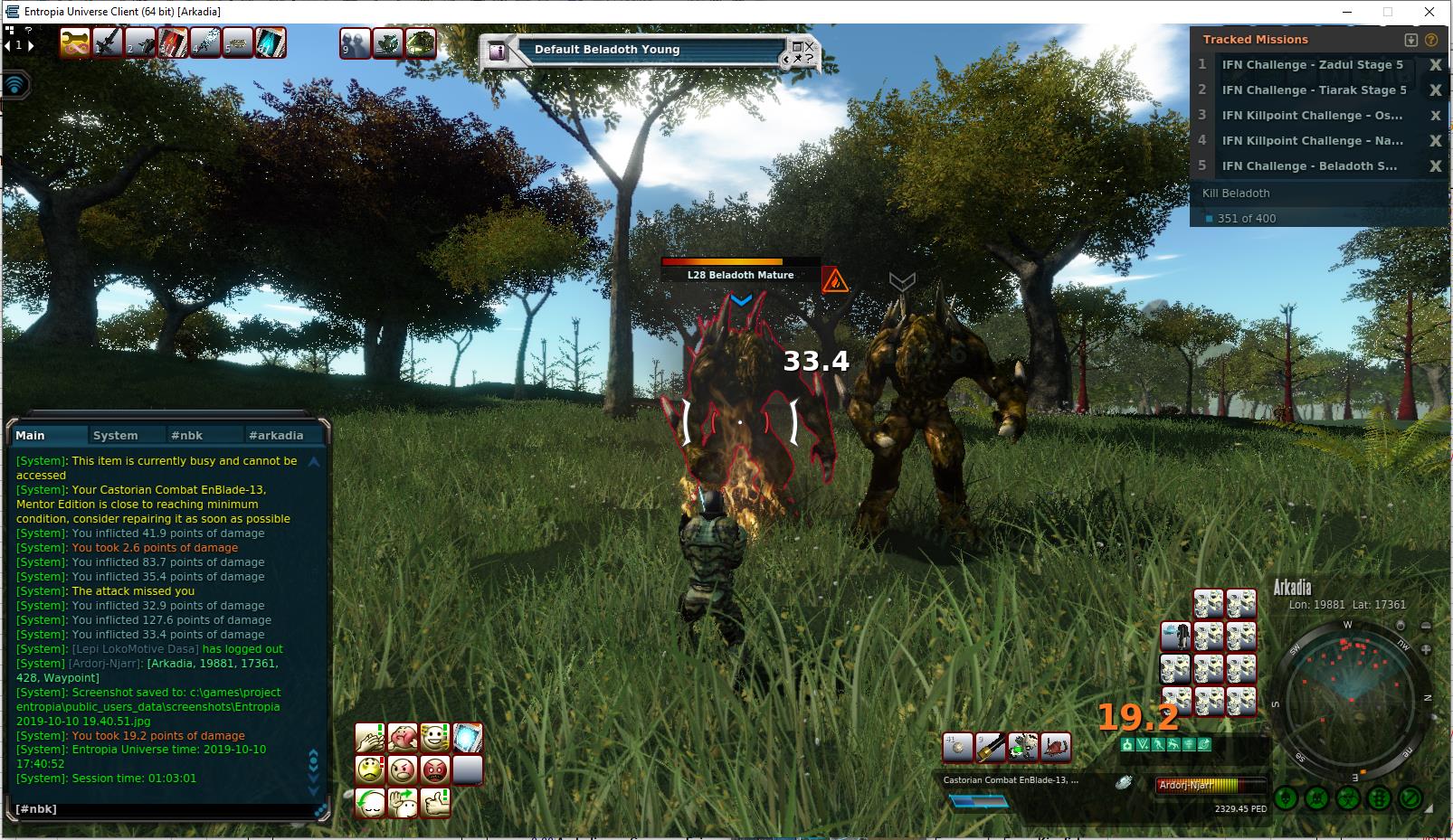Close the Entropia Universe client window
Viewport: 1453px width, 840px height.
click(x=1429, y=12)
